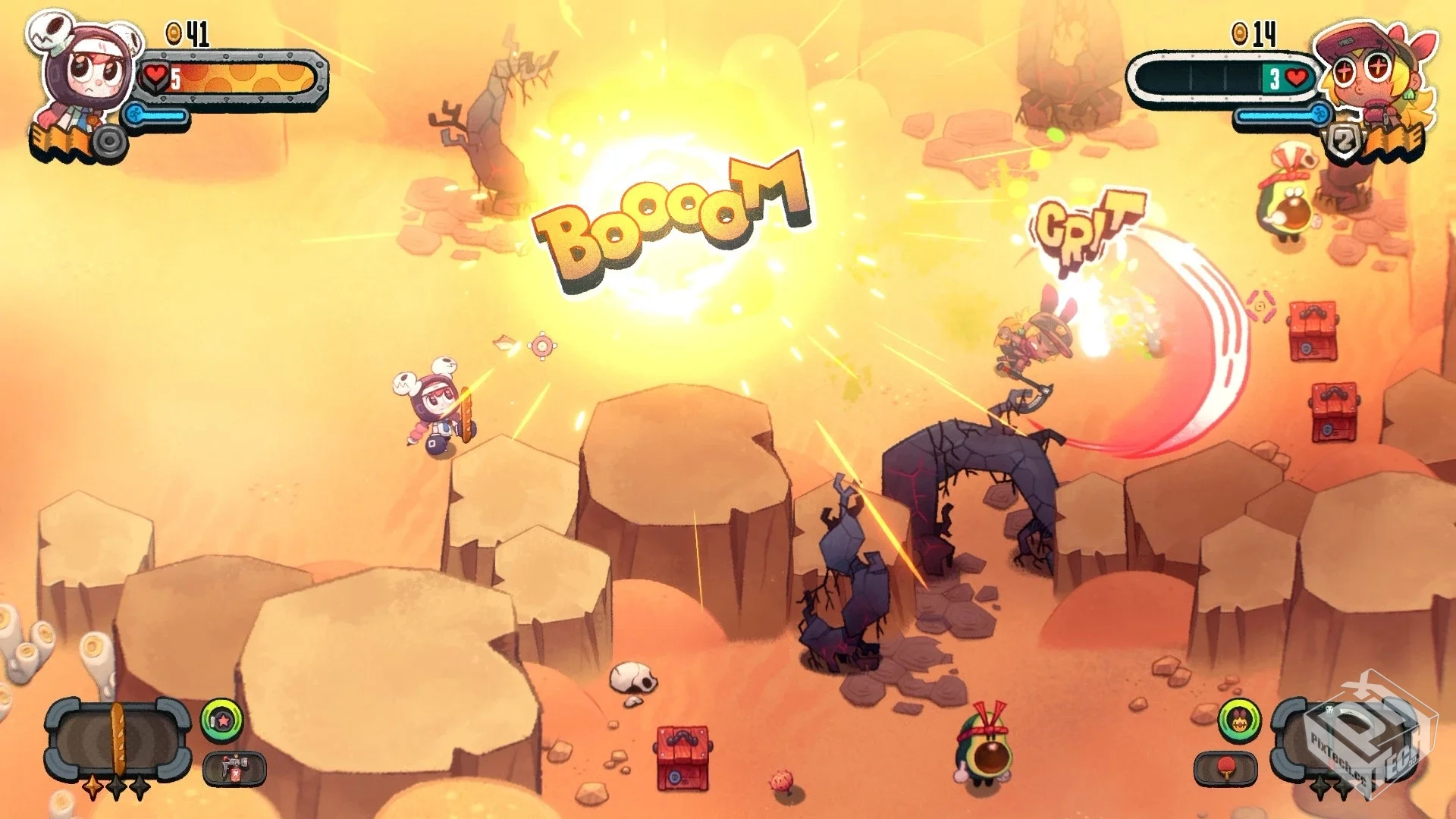Screen dimensions: 1456x819
Task: Choose the red ping-pong paddle slot
Action: [x=1225, y=769]
